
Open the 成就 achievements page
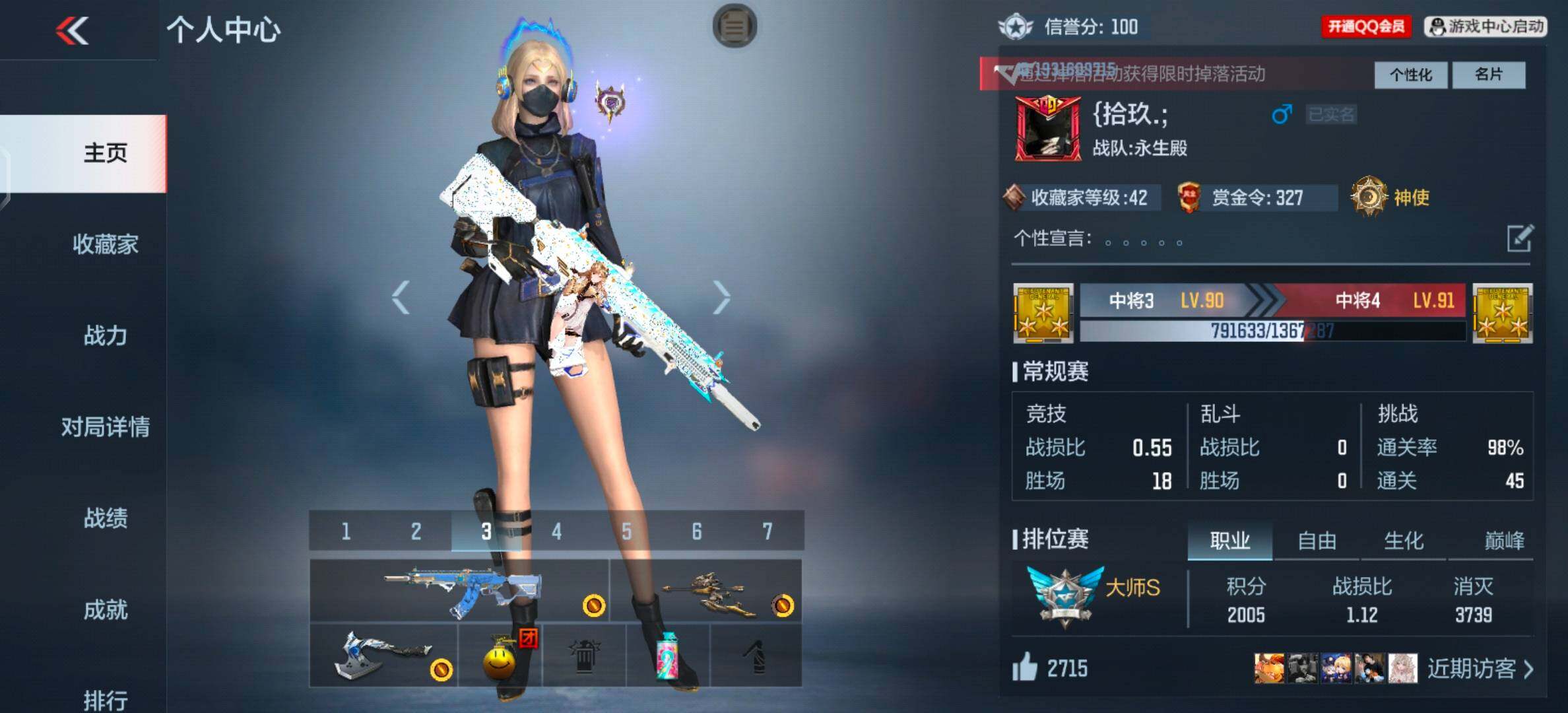(106, 609)
